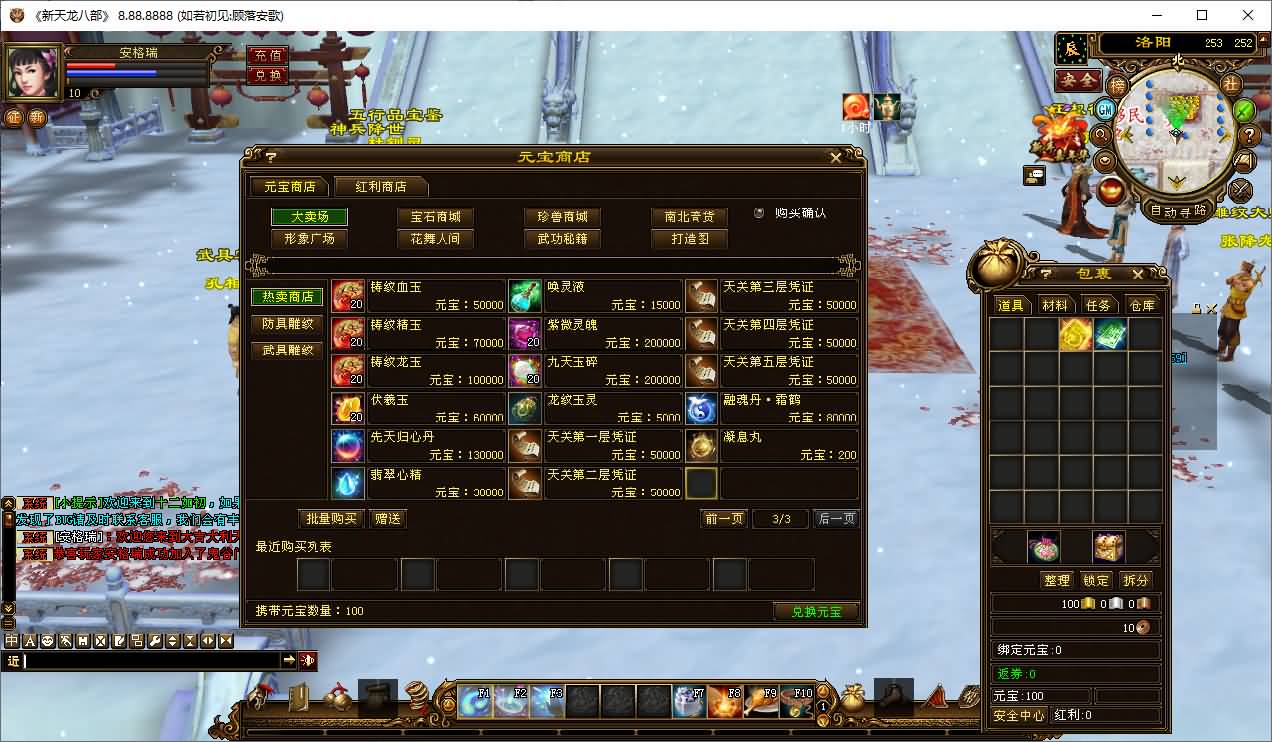The image size is (1272, 742).
Task: Click the 赠送 gift button
Action: coord(387,519)
